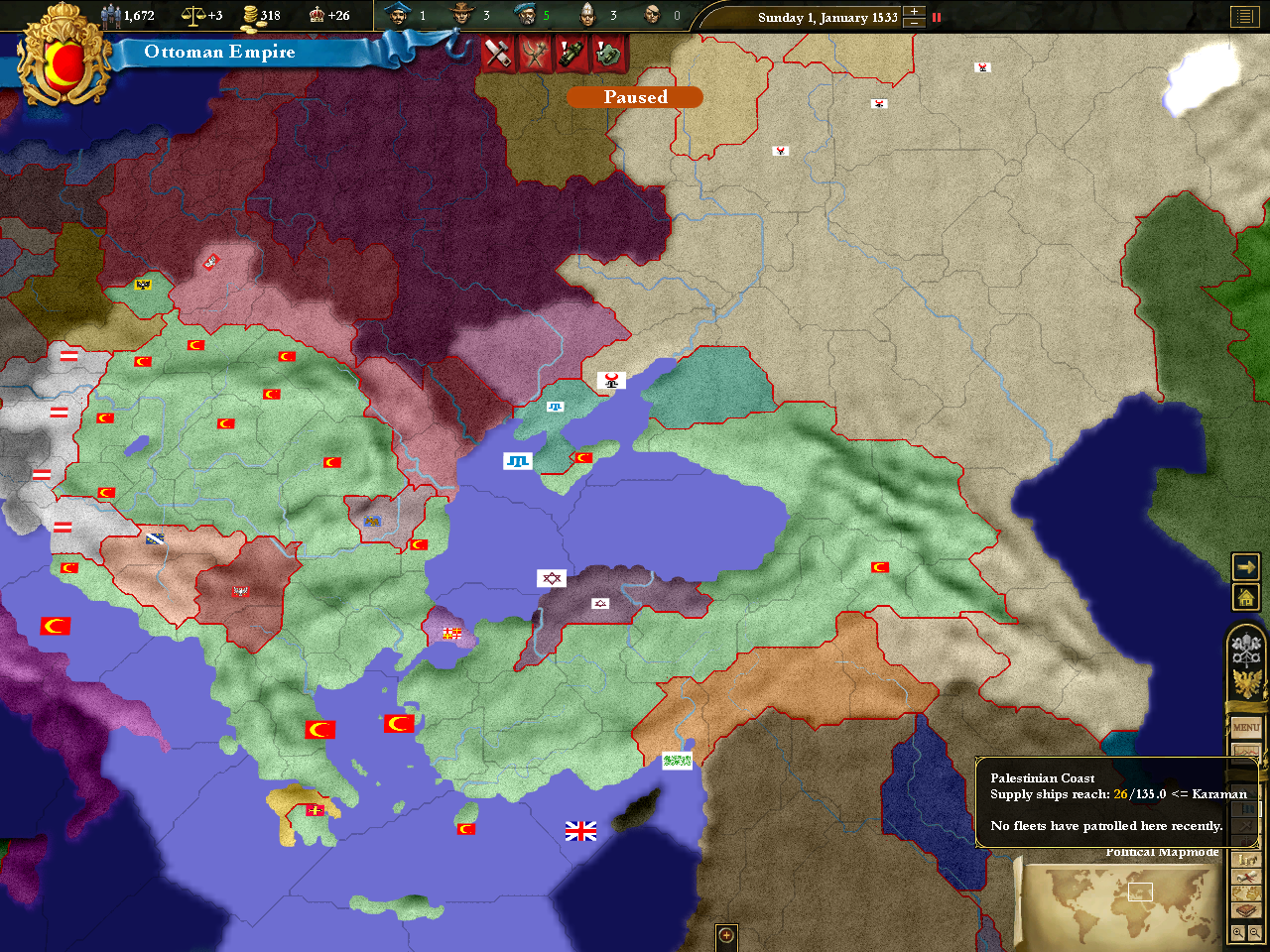This screenshot has height=952, width=1270.
Task: Open the crossed sabres alert banner
Action: (x=535, y=53)
